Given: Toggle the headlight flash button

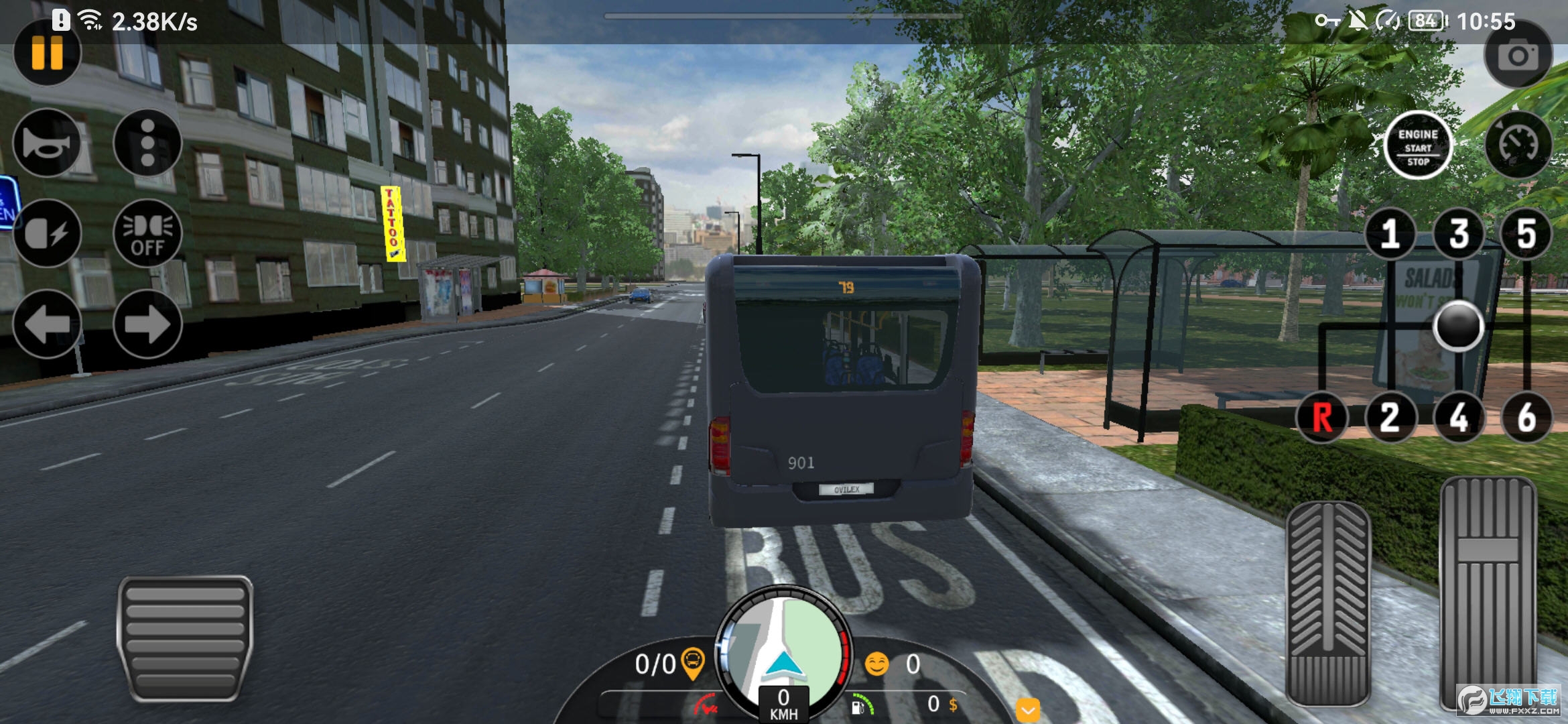Looking at the screenshot, I should [47, 233].
